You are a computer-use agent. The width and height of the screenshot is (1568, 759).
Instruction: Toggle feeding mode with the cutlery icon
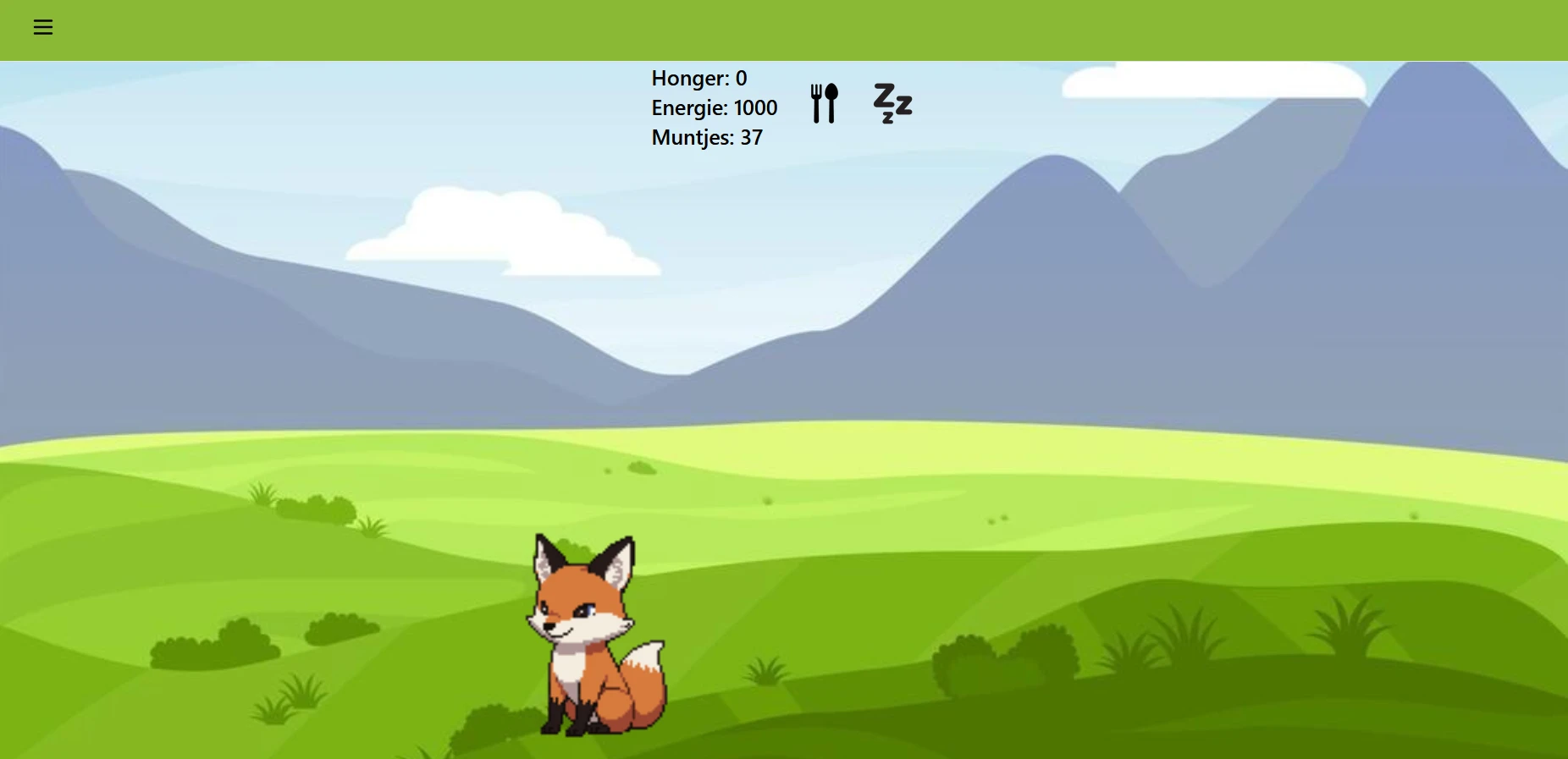click(x=824, y=102)
